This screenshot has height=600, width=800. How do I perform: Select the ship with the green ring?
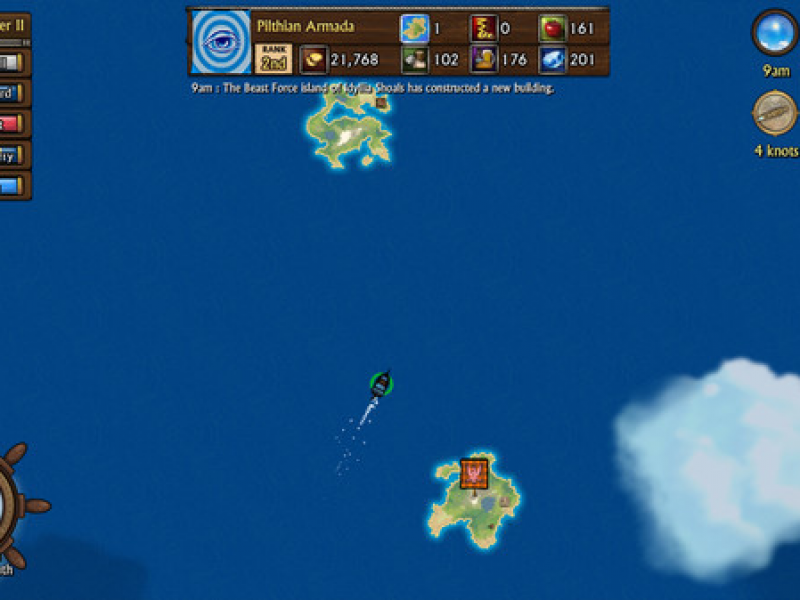point(380,384)
